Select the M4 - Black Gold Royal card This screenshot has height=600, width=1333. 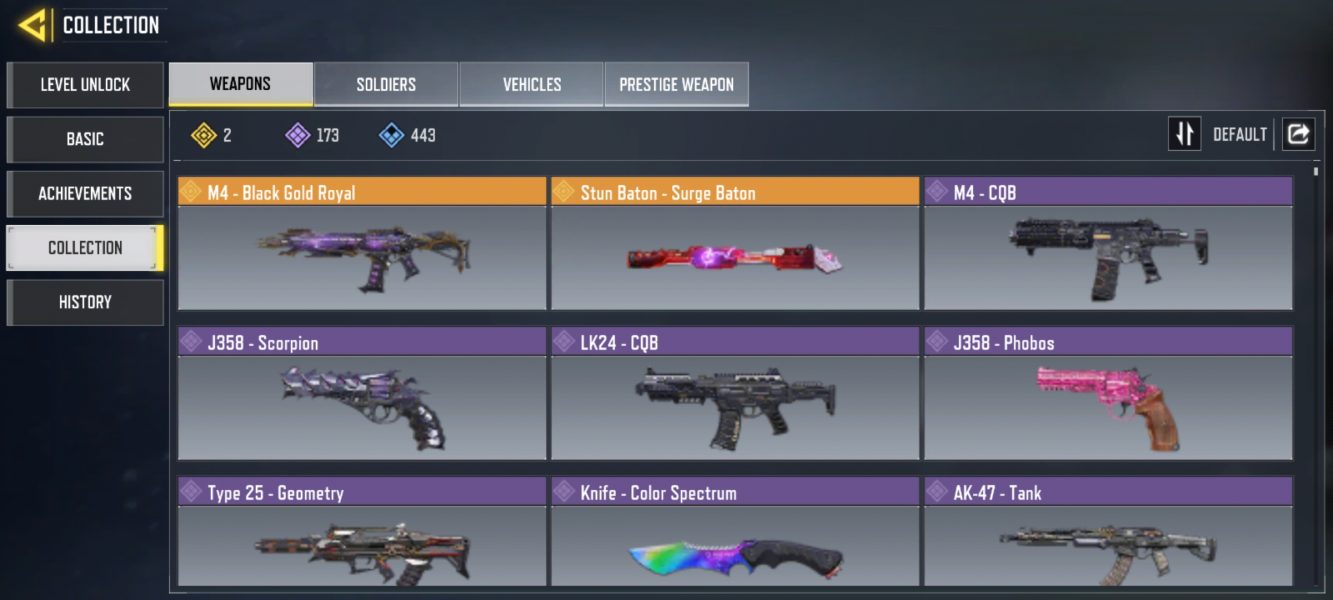coord(362,256)
